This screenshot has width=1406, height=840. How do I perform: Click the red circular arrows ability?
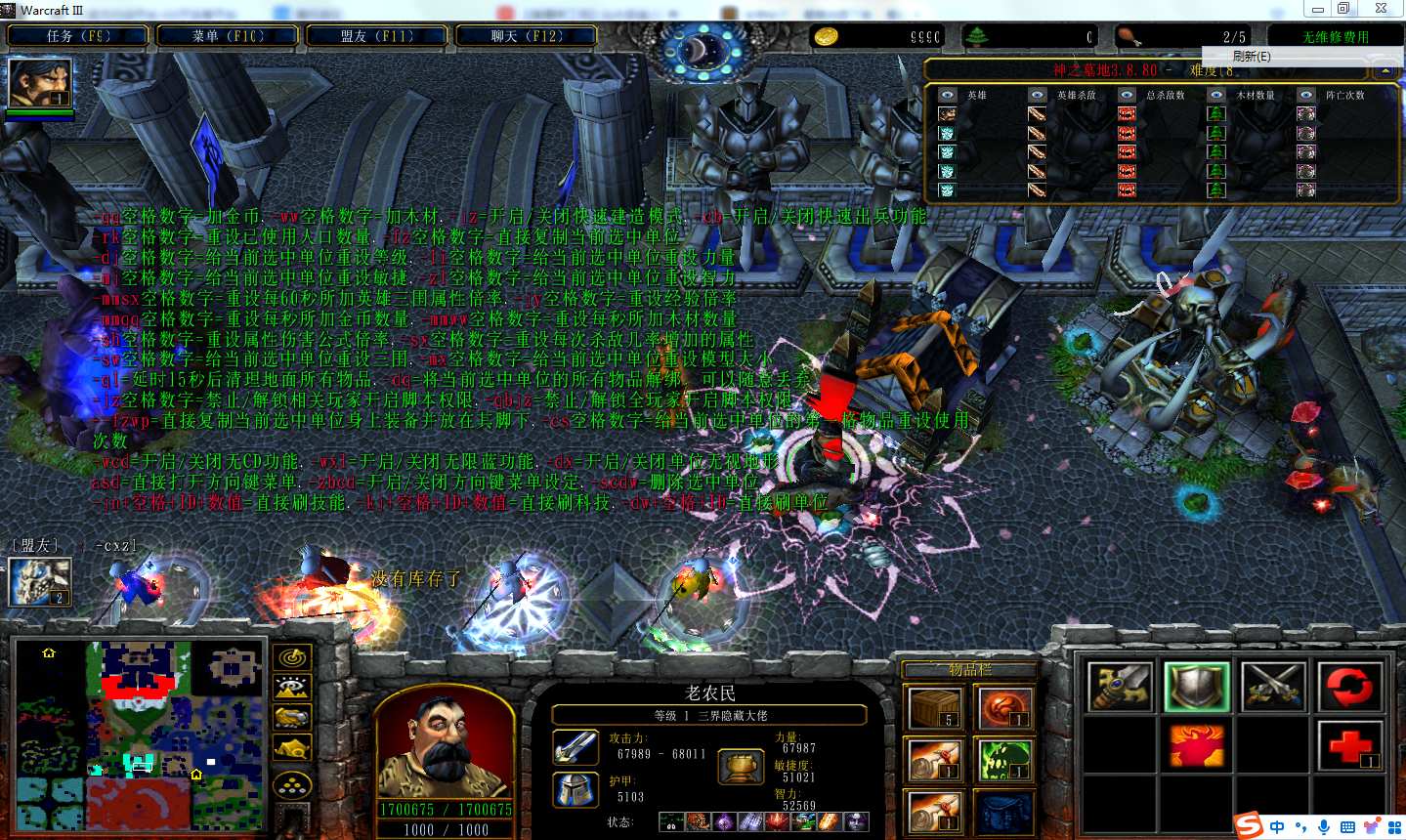[1349, 686]
